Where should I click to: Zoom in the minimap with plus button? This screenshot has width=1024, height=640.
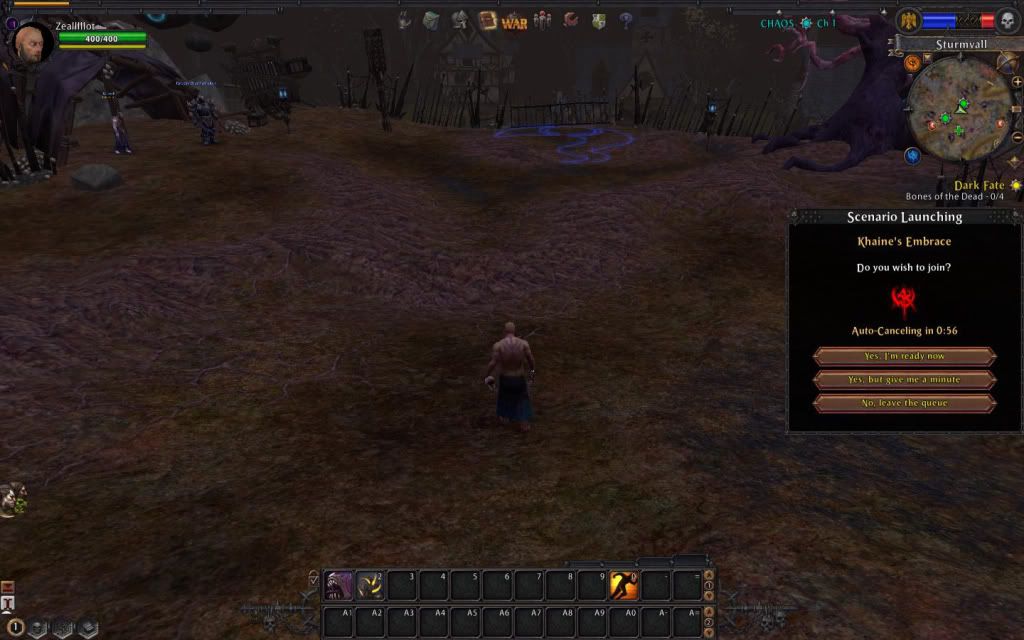(x=1016, y=82)
